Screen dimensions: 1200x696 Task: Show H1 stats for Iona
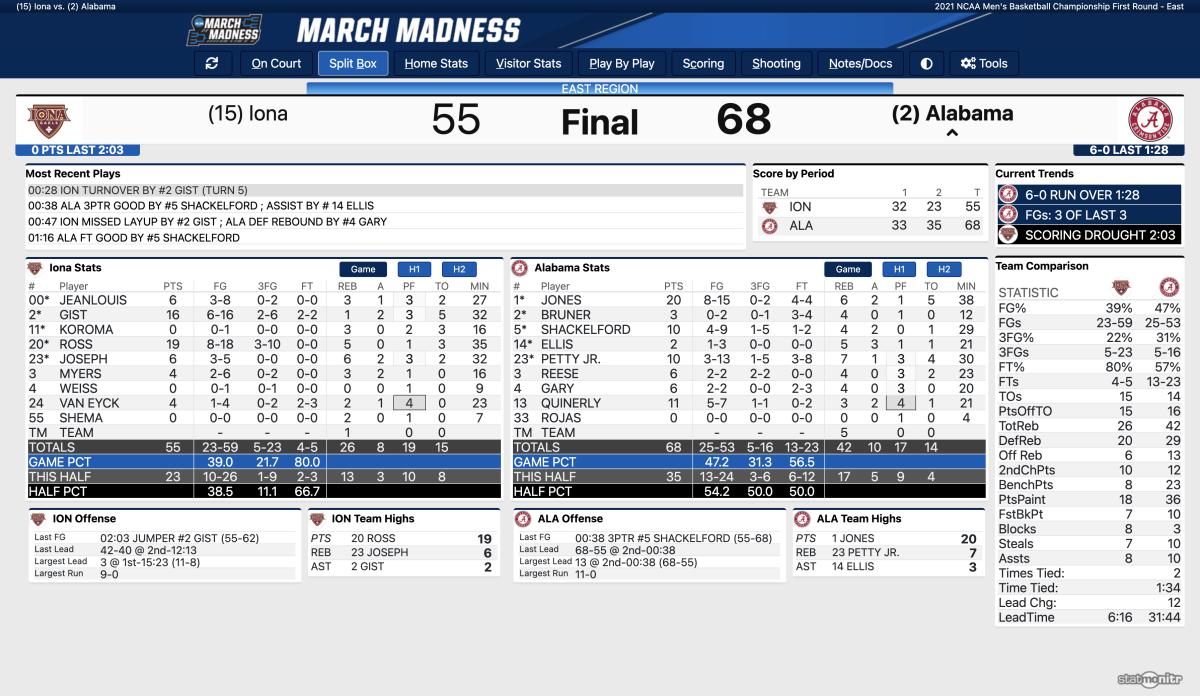pos(415,269)
